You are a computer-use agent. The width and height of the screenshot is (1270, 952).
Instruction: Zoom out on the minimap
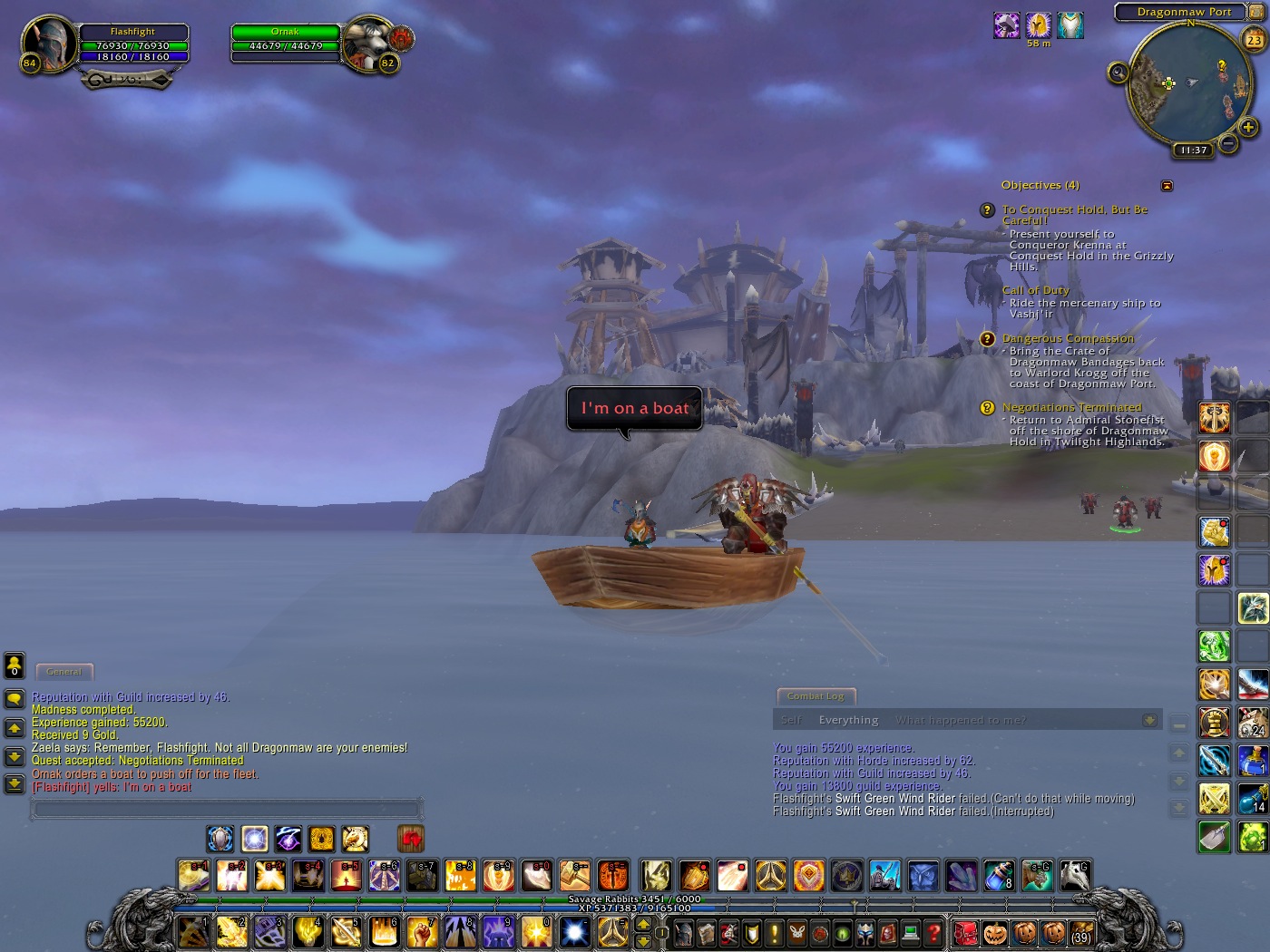1228,143
